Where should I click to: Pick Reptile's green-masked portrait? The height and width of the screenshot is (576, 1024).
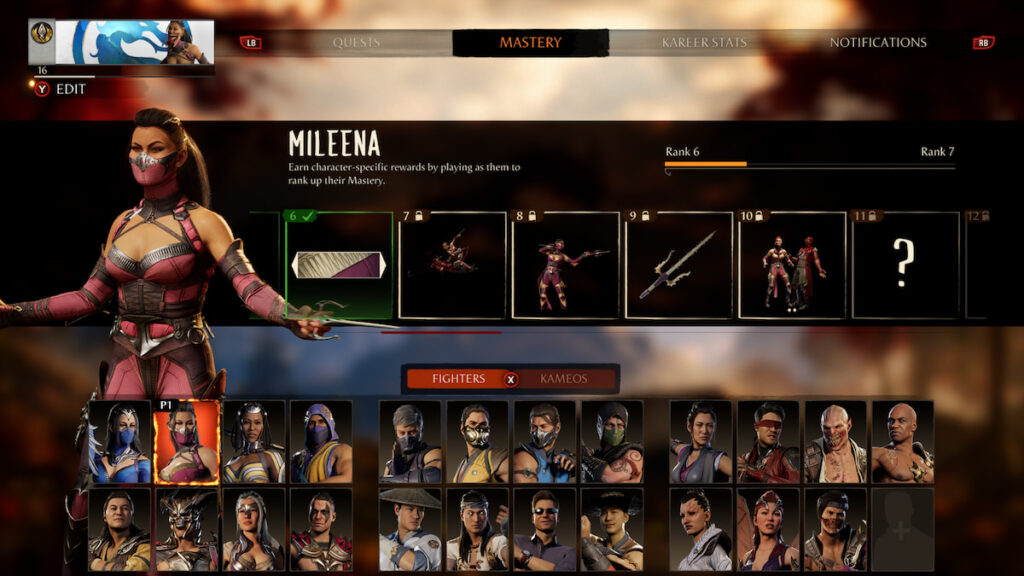pyautogui.click(x=612, y=442)
